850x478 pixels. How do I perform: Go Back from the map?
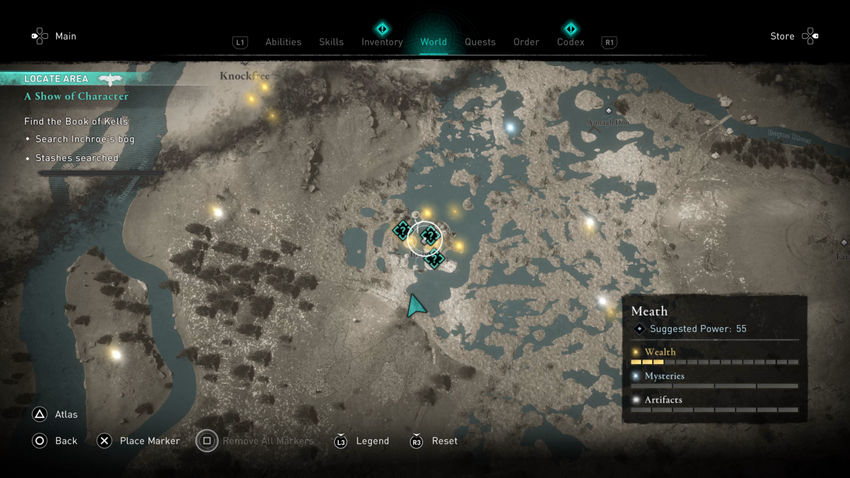(66, 441)
